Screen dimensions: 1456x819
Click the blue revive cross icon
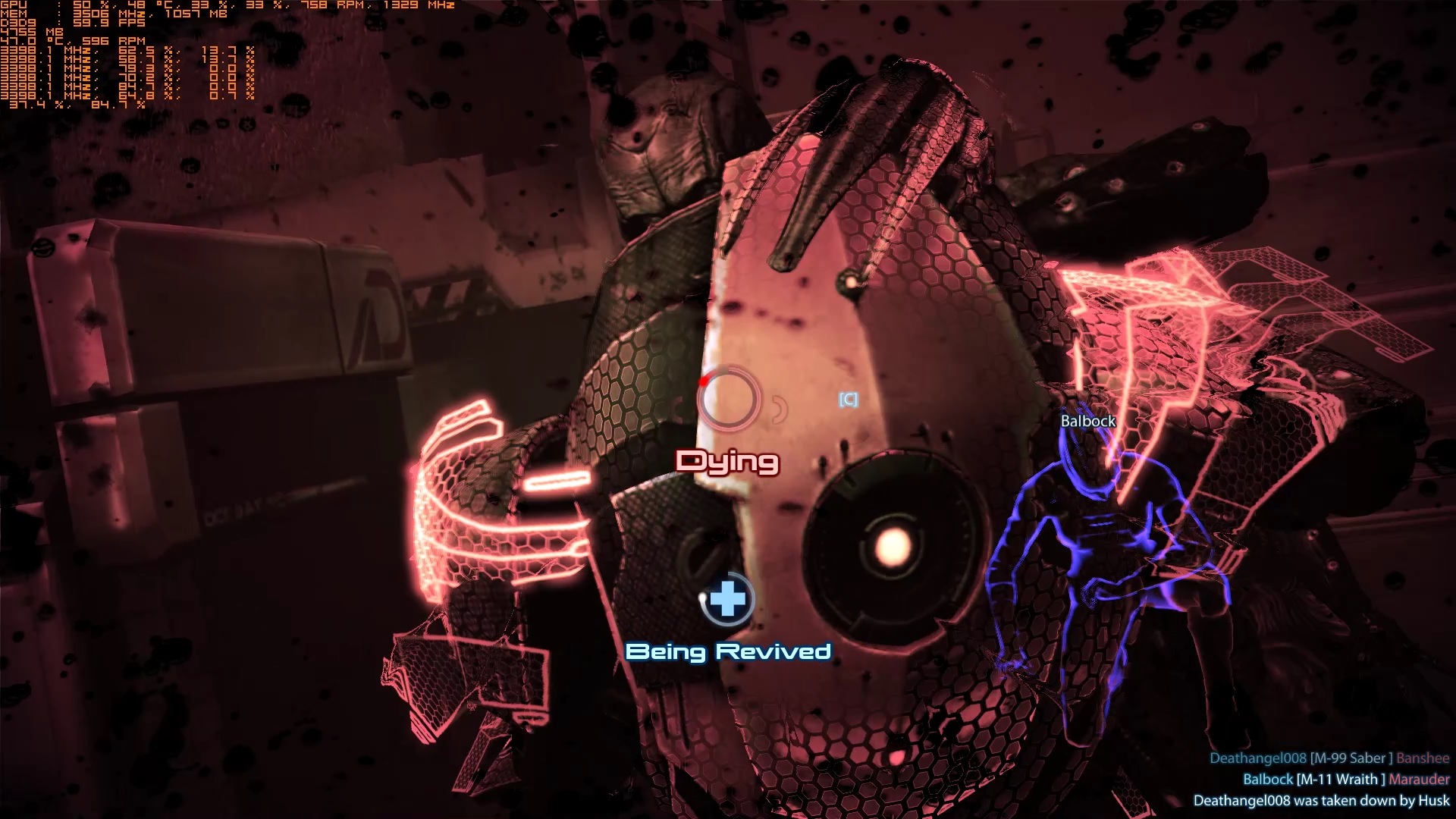[727, 600]
